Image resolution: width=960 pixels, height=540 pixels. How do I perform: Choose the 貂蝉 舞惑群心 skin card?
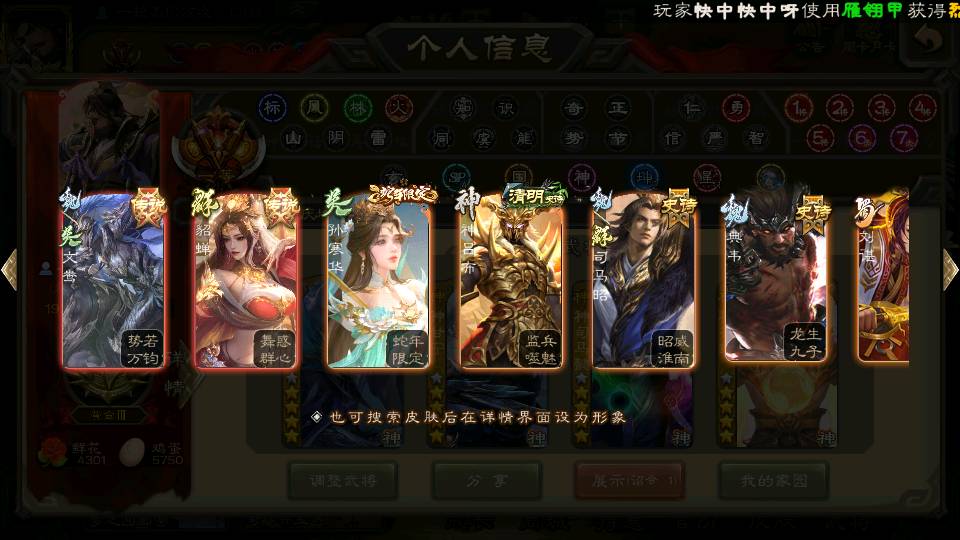[x=246, y=280]
